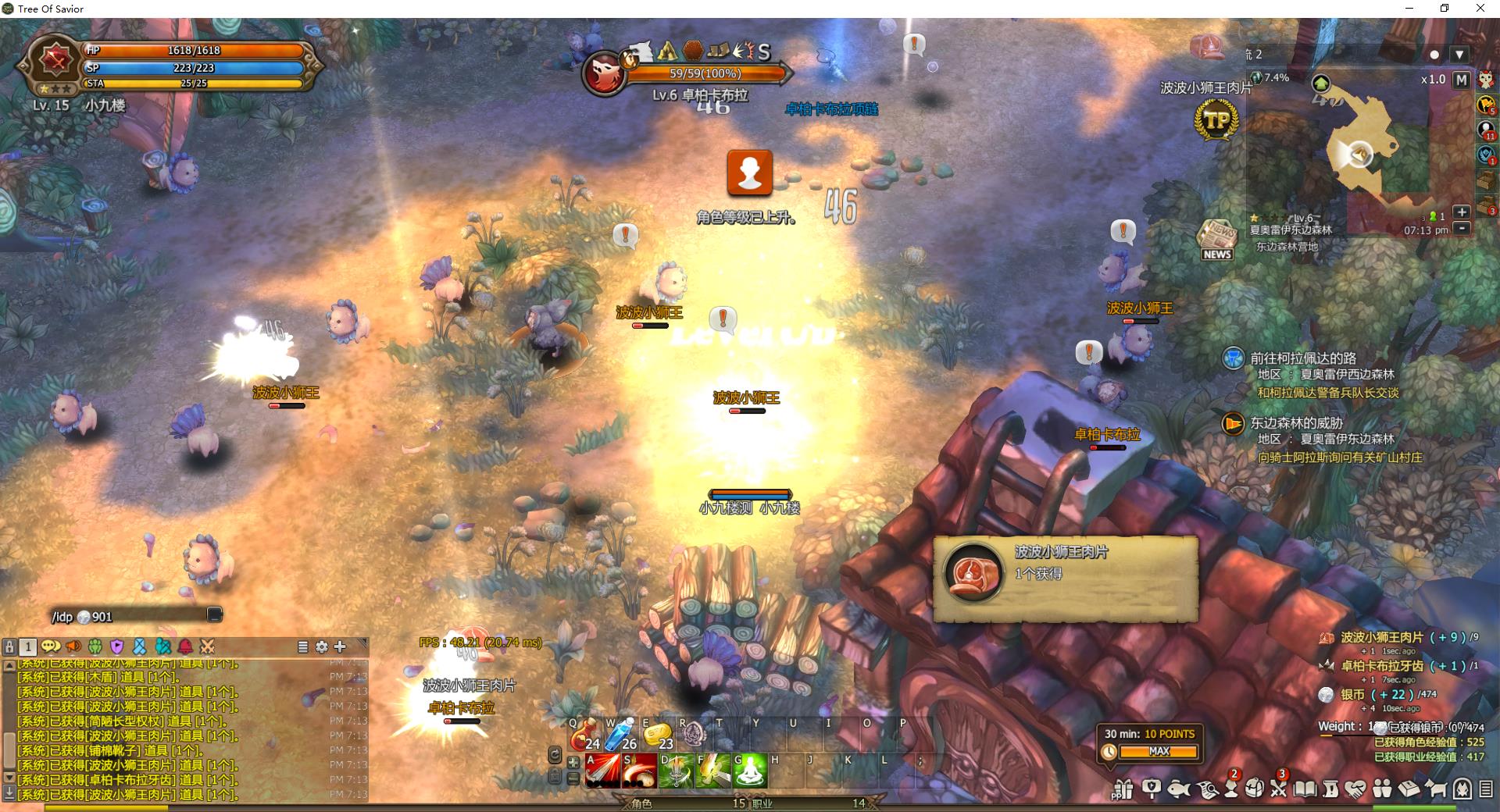Open the handshake heart icon
This screenshot has height=812, width=1500.
click(1355, 789)
